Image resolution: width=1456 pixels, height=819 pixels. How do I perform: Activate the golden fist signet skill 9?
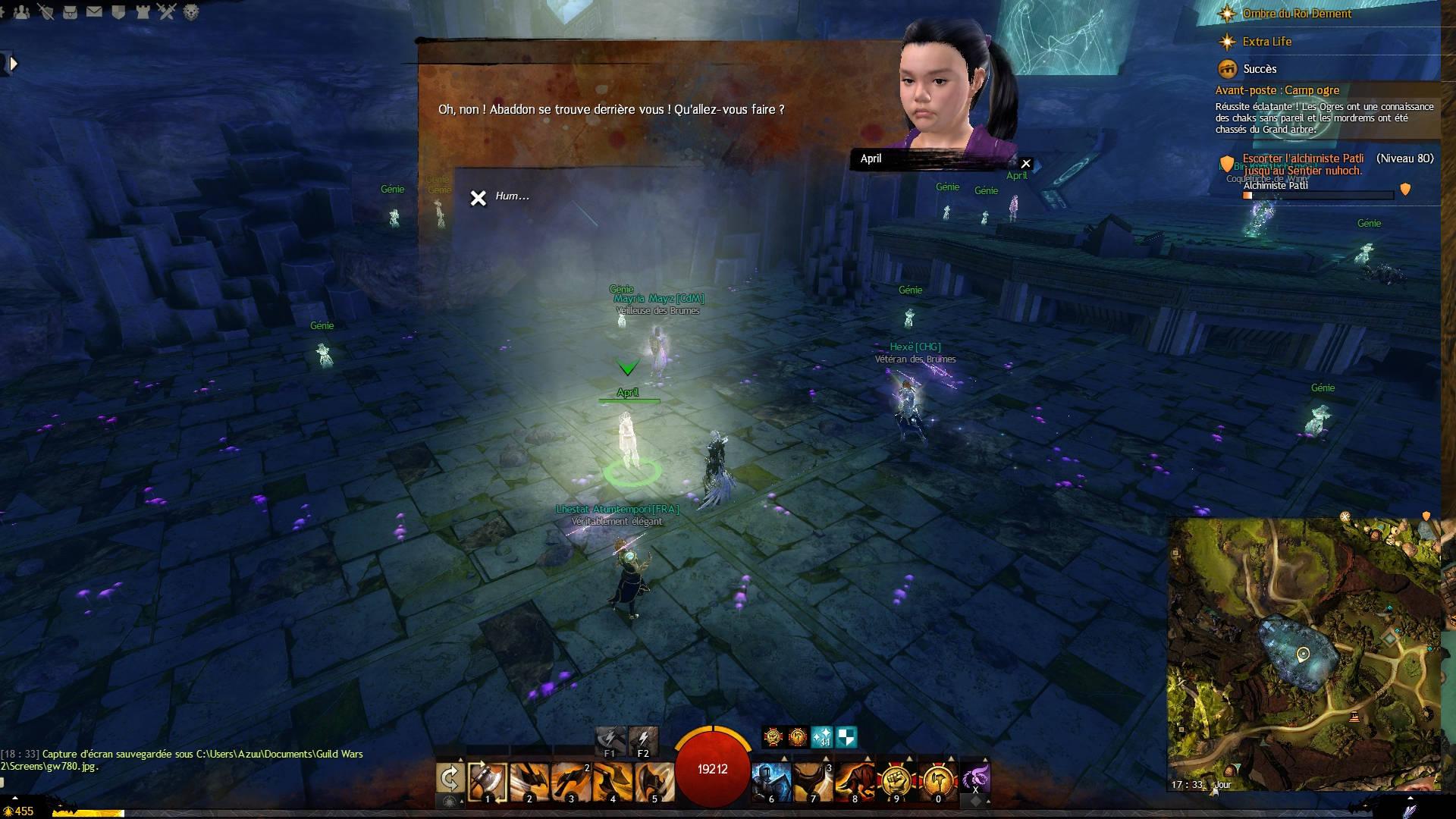[896, 781]
